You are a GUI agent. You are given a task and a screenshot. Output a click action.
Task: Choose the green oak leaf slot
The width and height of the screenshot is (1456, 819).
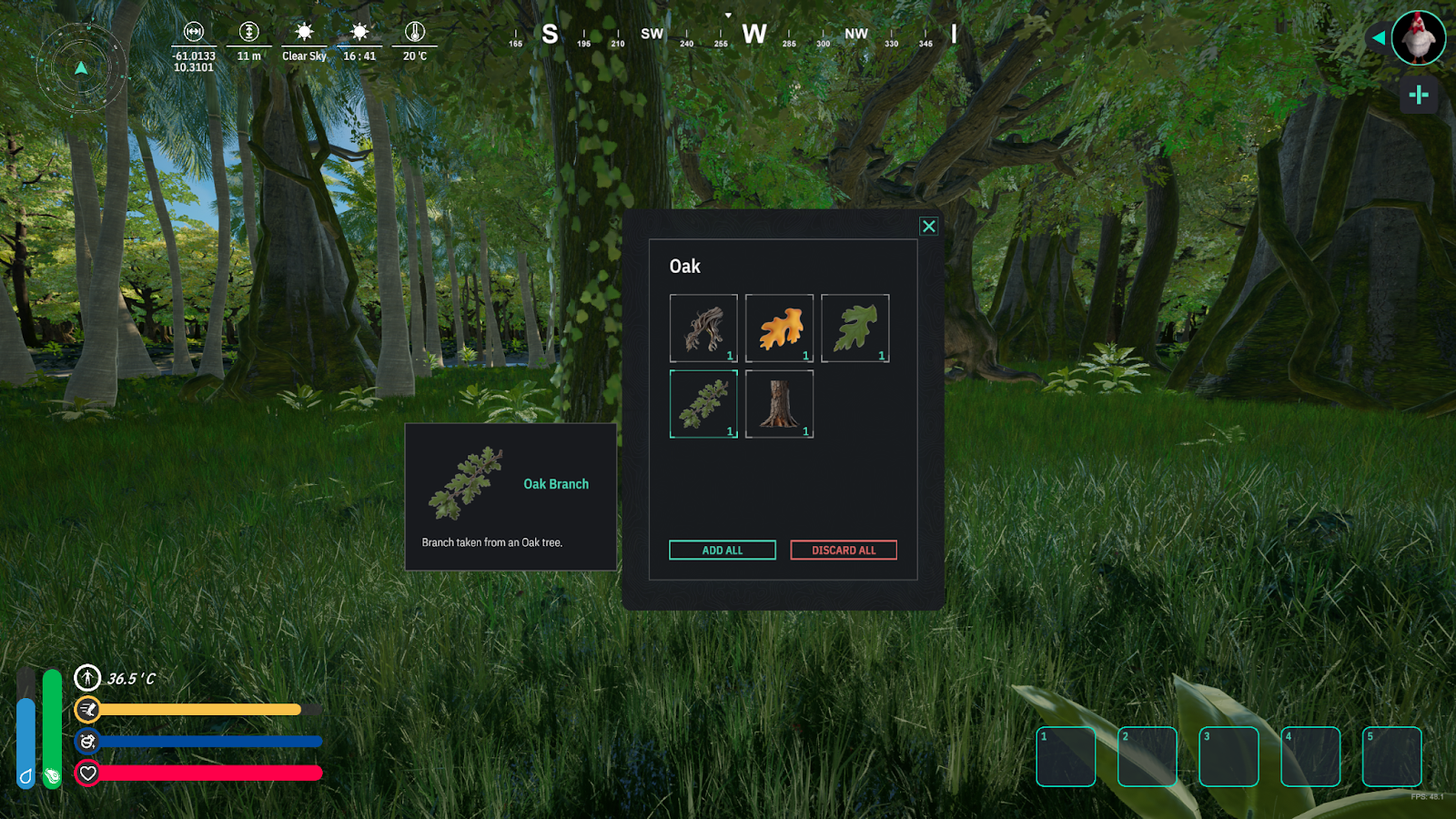pos(854,329)
